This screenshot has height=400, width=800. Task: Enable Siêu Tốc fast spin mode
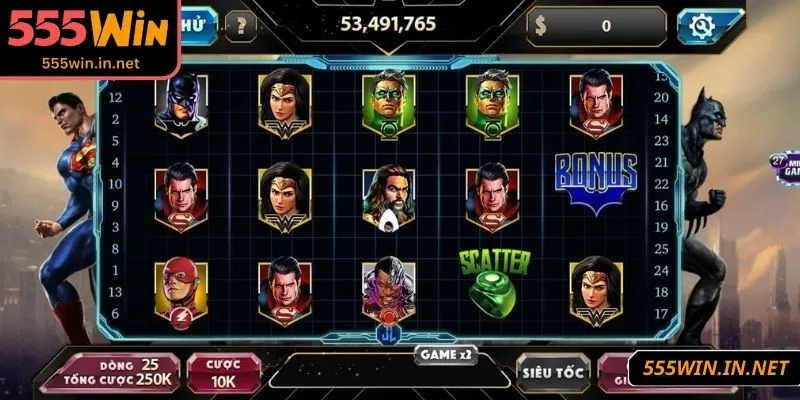click(549, 371)
